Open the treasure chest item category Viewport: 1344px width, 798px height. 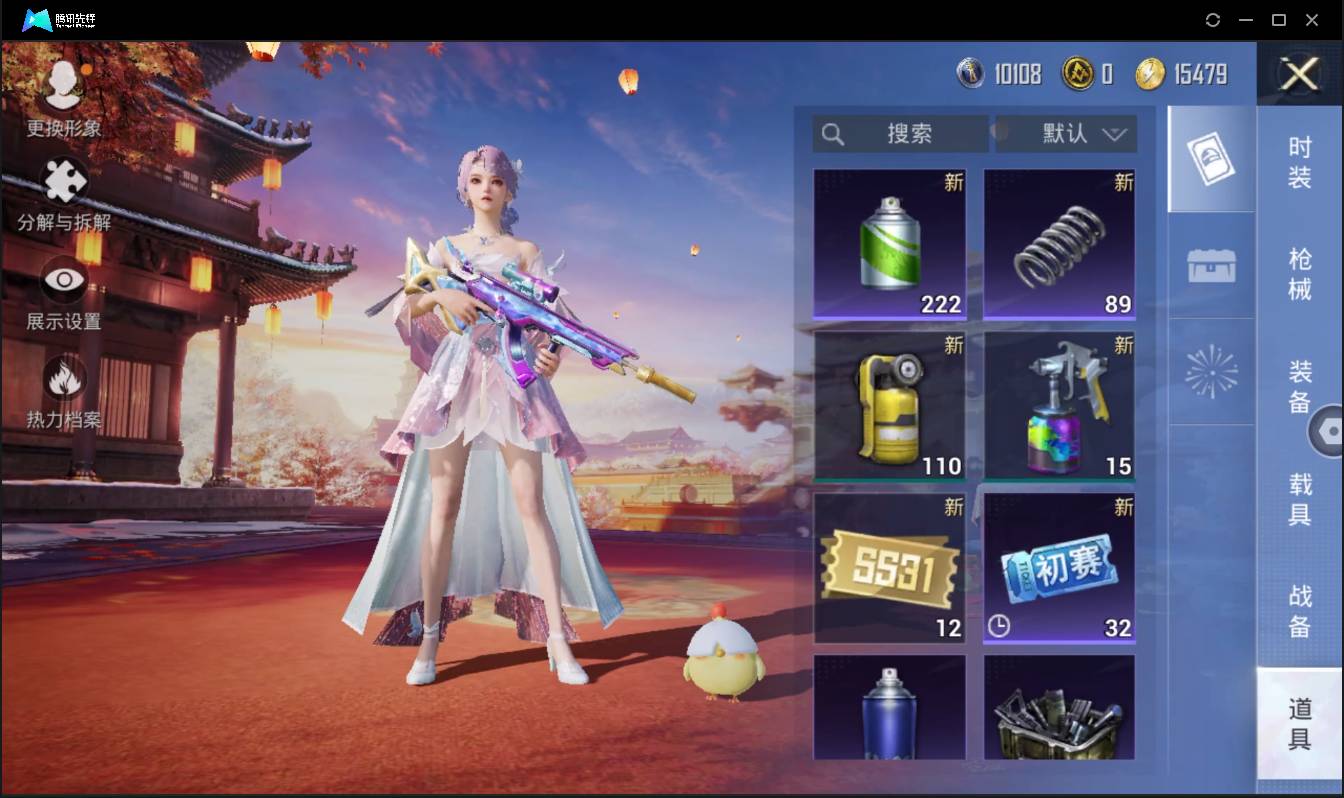click(x=1210, y=262)
